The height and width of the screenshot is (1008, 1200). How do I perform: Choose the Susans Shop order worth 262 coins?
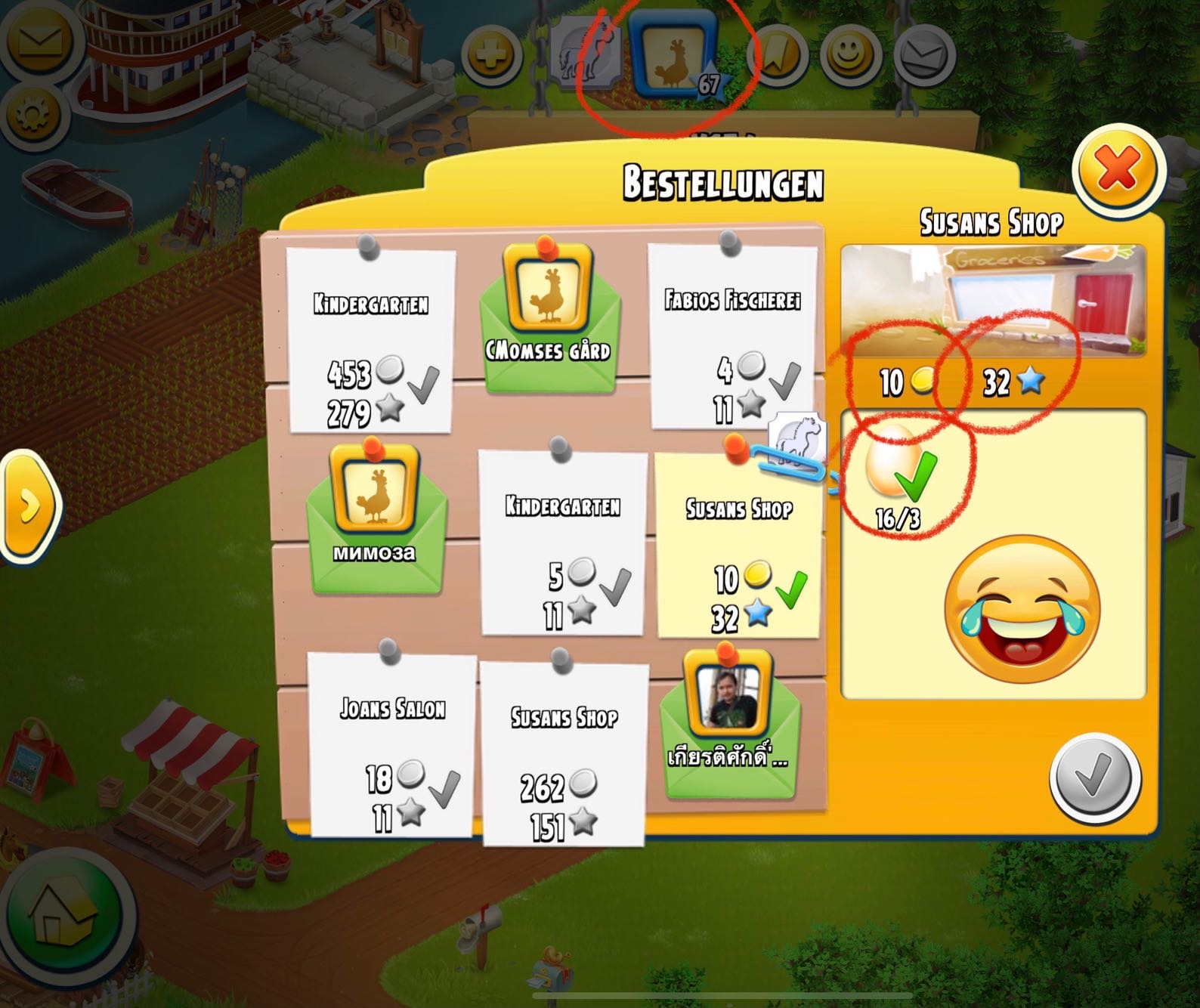coord(564,753)
